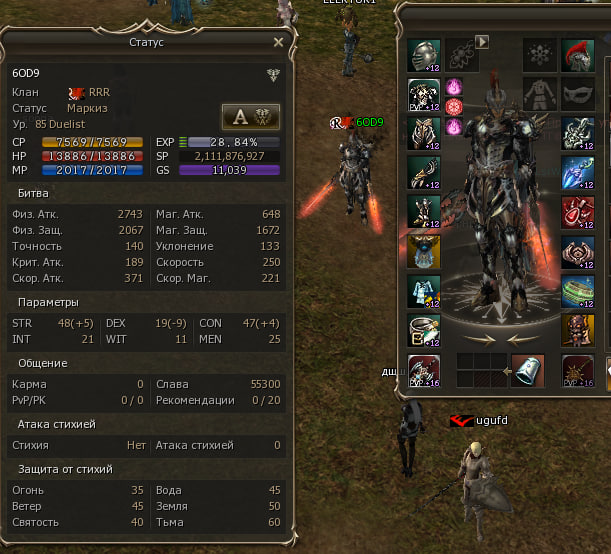Expand the small arrow button atop equipment panel

point(481,42)
